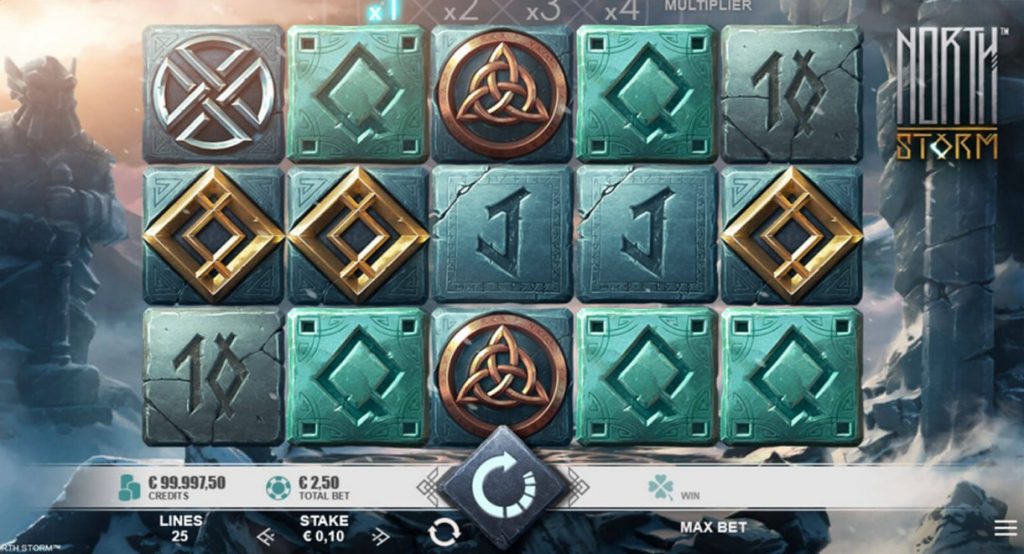
Task: Set the wager with MAX BET
Action: tap(713, 527)
